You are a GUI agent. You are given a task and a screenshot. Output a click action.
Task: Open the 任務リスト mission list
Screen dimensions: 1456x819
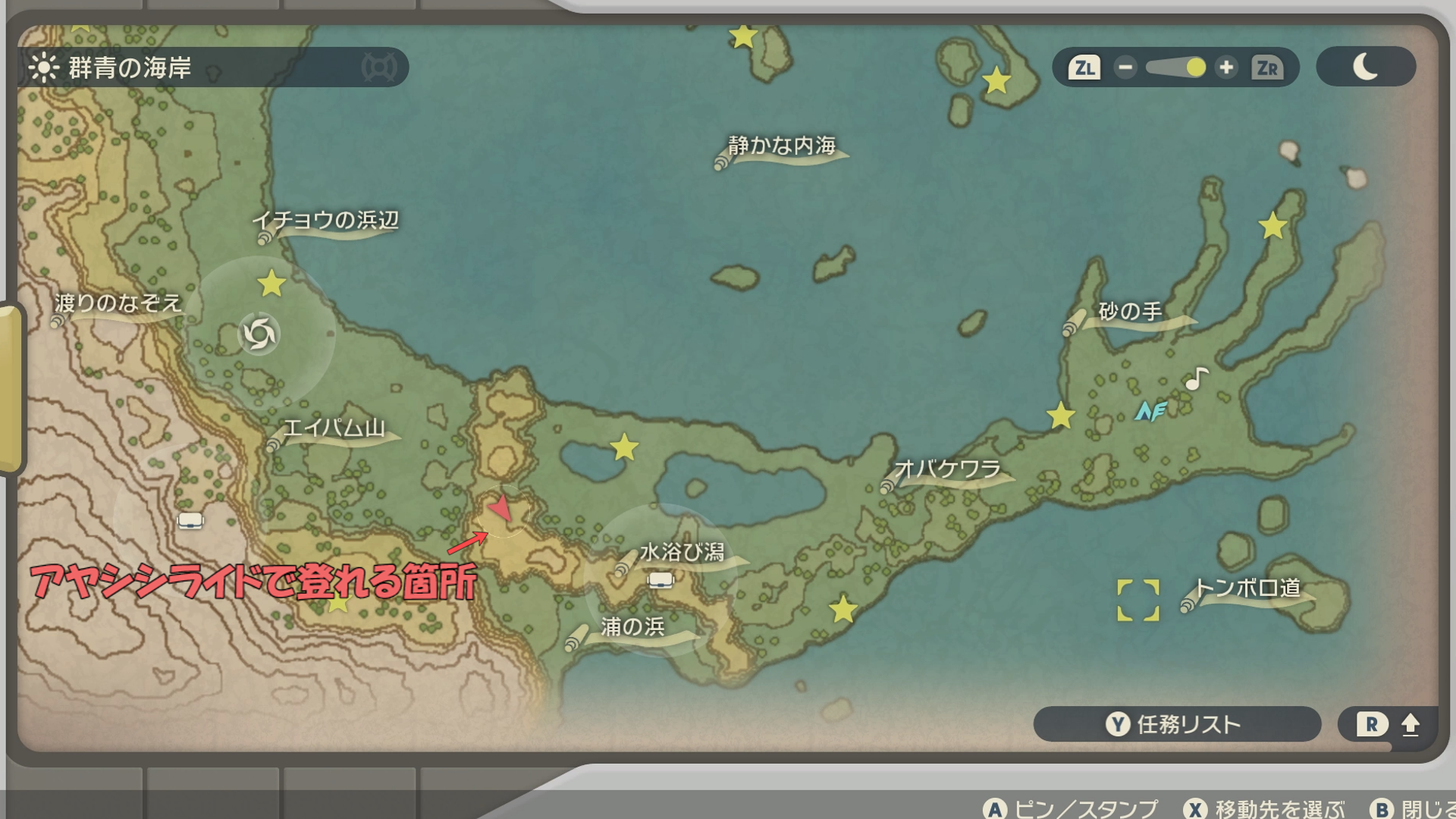pos(1177,724)
